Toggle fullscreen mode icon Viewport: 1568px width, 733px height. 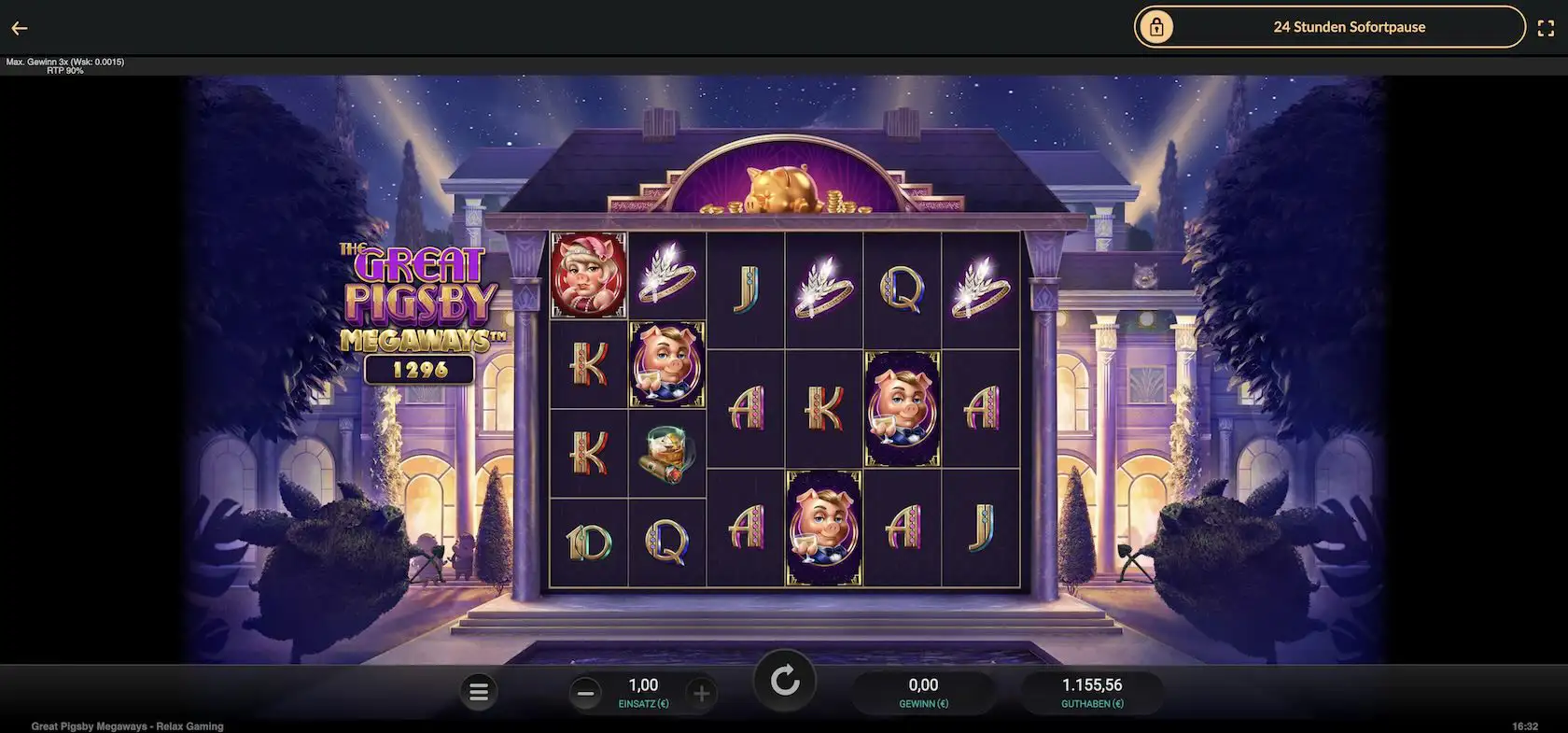pos(1545,28)
